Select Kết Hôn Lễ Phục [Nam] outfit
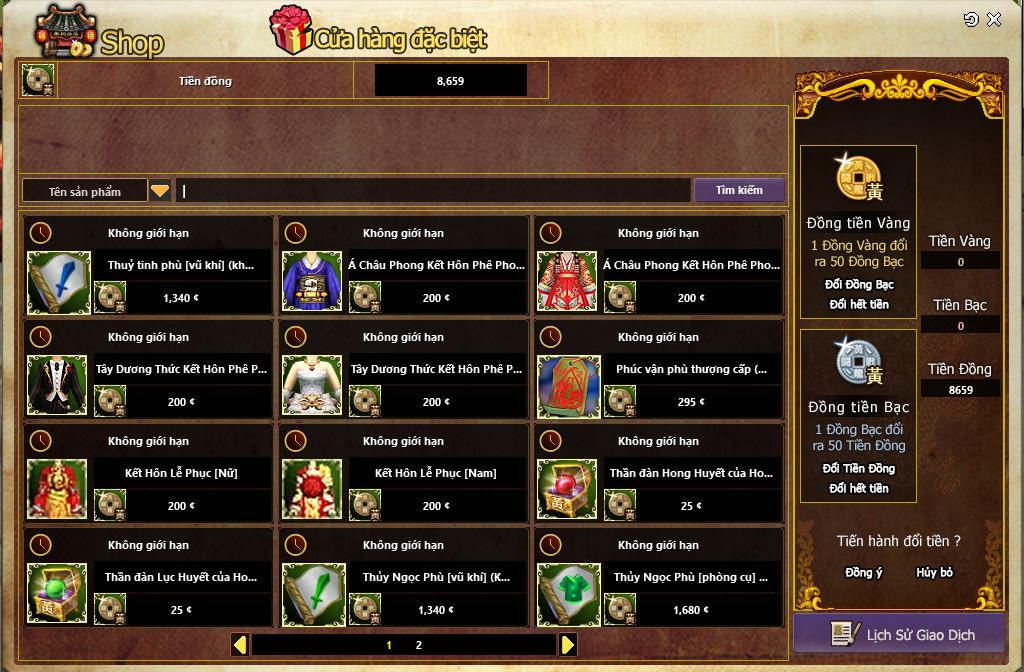The width and height of the screenshot is (1024, 672). tap(314, 490)
